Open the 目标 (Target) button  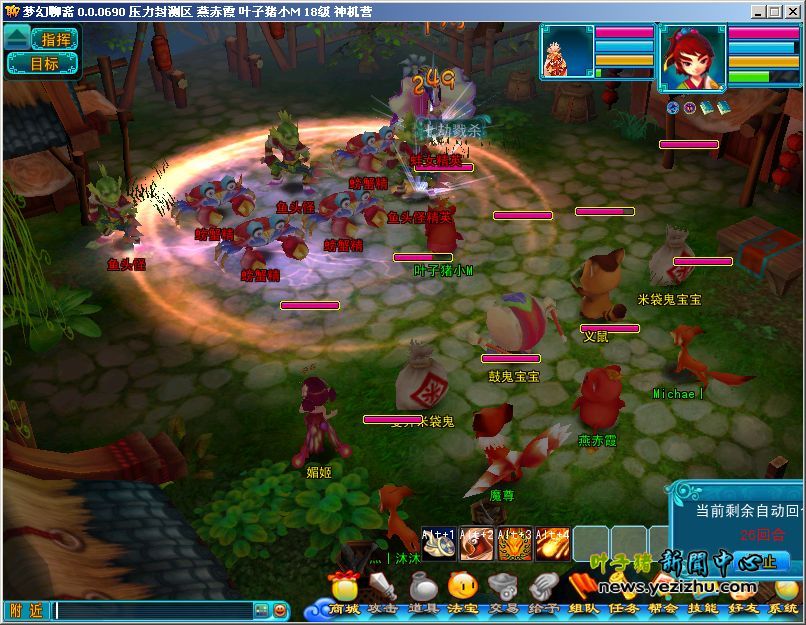pos(44,63)
